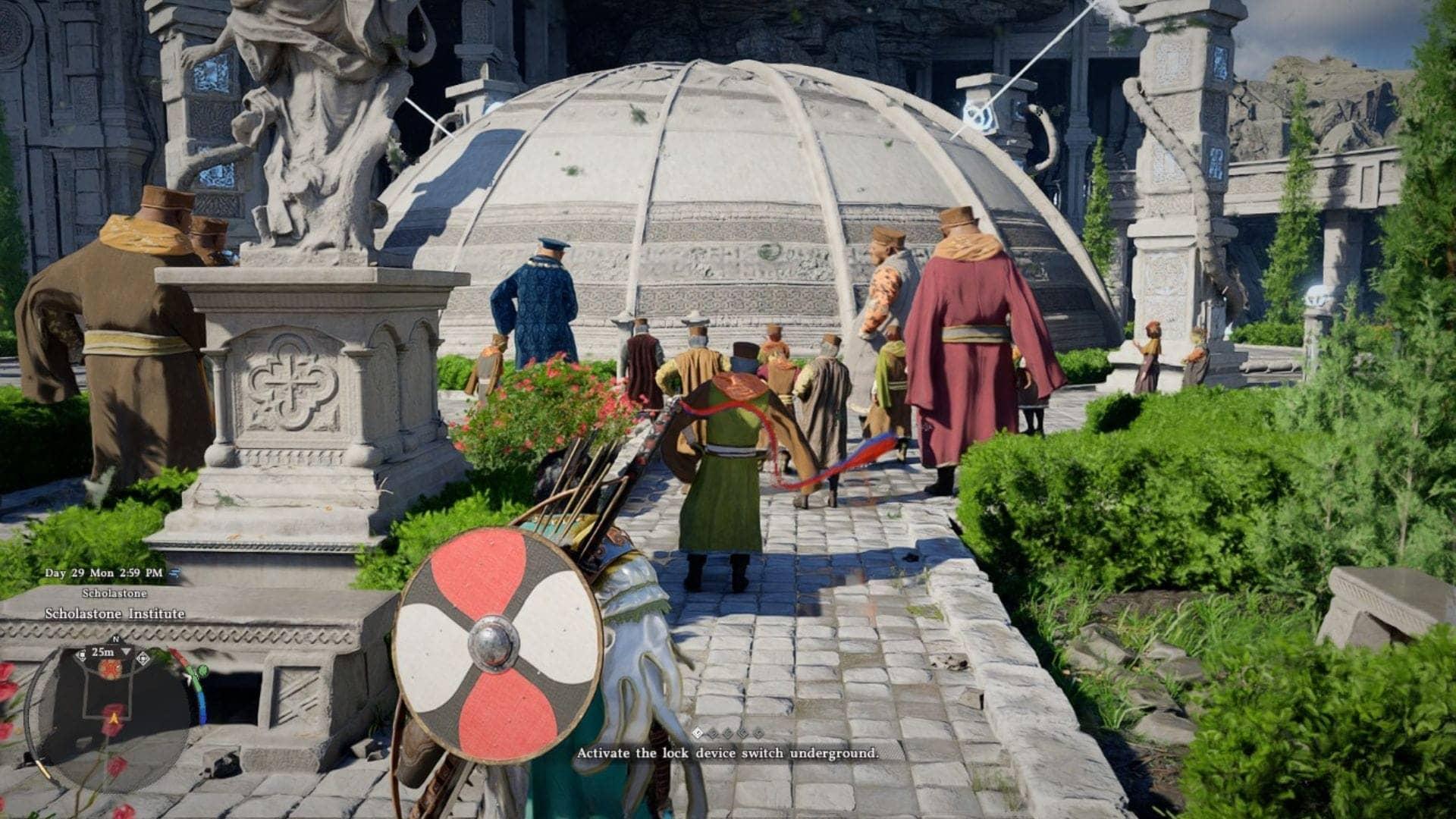Image resolution: width=1456 pixels, height=819 pixels.
Task: Click the orange quest blob on the minimap
Action: pos(110,669)
